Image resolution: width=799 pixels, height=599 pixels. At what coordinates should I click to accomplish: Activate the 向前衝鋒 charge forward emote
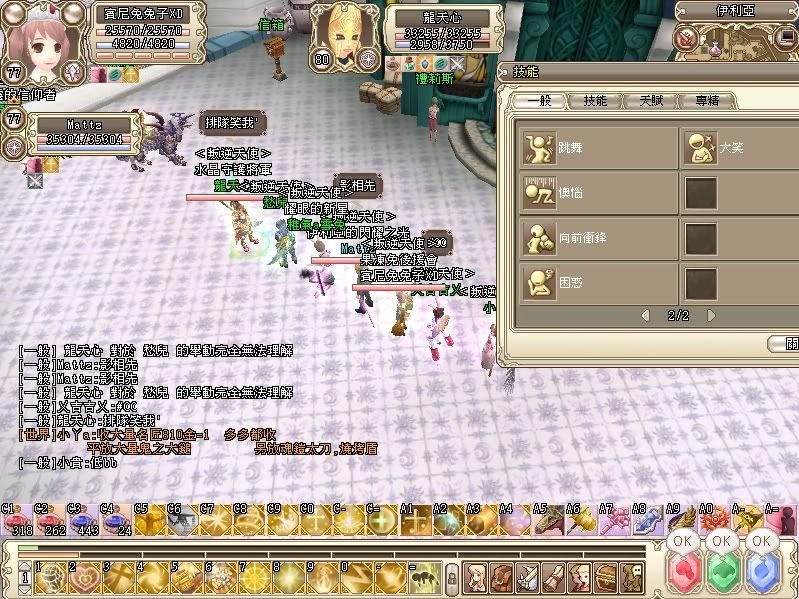click(x=540, y=238)
